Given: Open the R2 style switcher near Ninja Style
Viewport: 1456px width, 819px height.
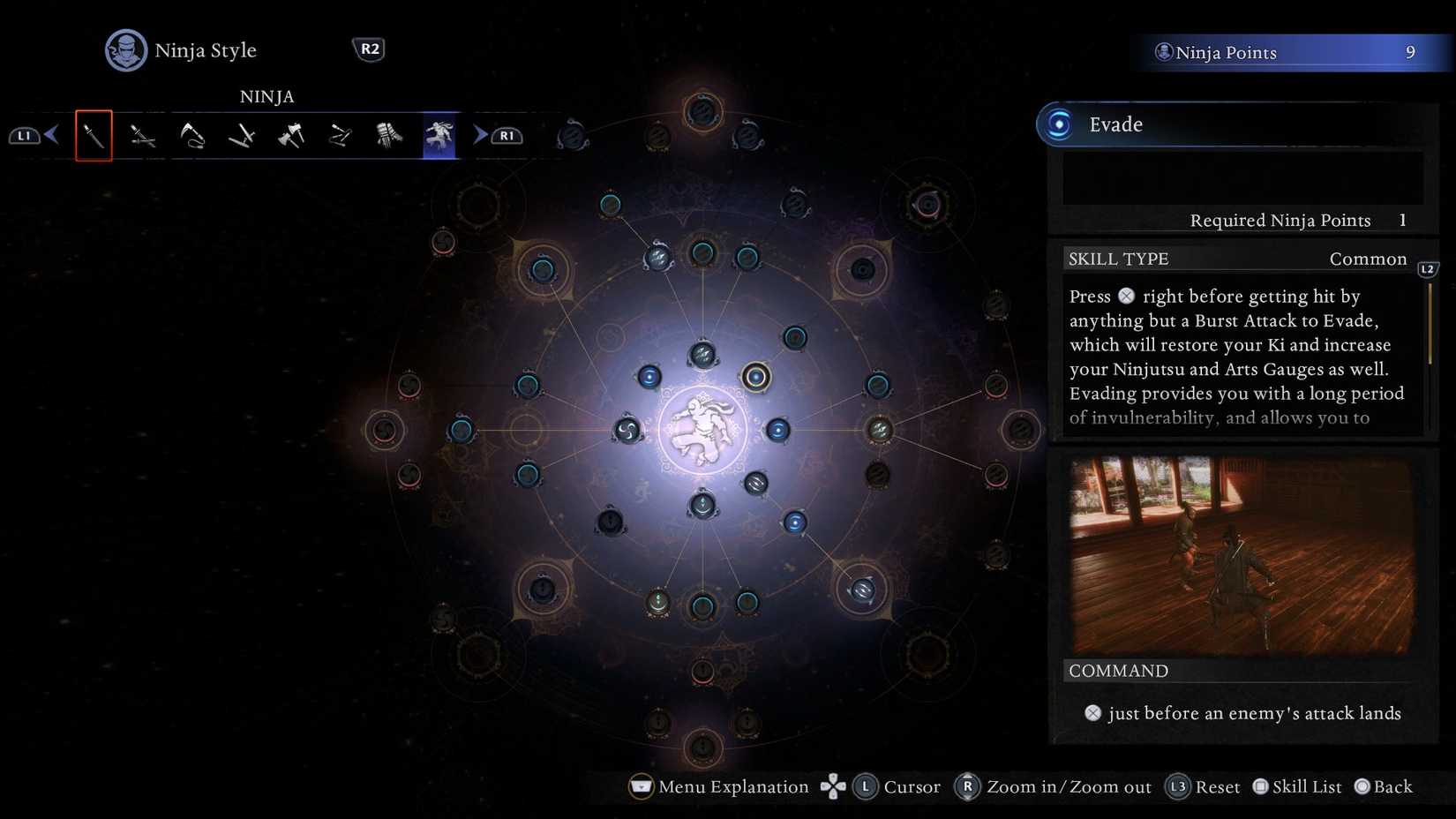Looking at the screenshot, I should pos(369,49).
